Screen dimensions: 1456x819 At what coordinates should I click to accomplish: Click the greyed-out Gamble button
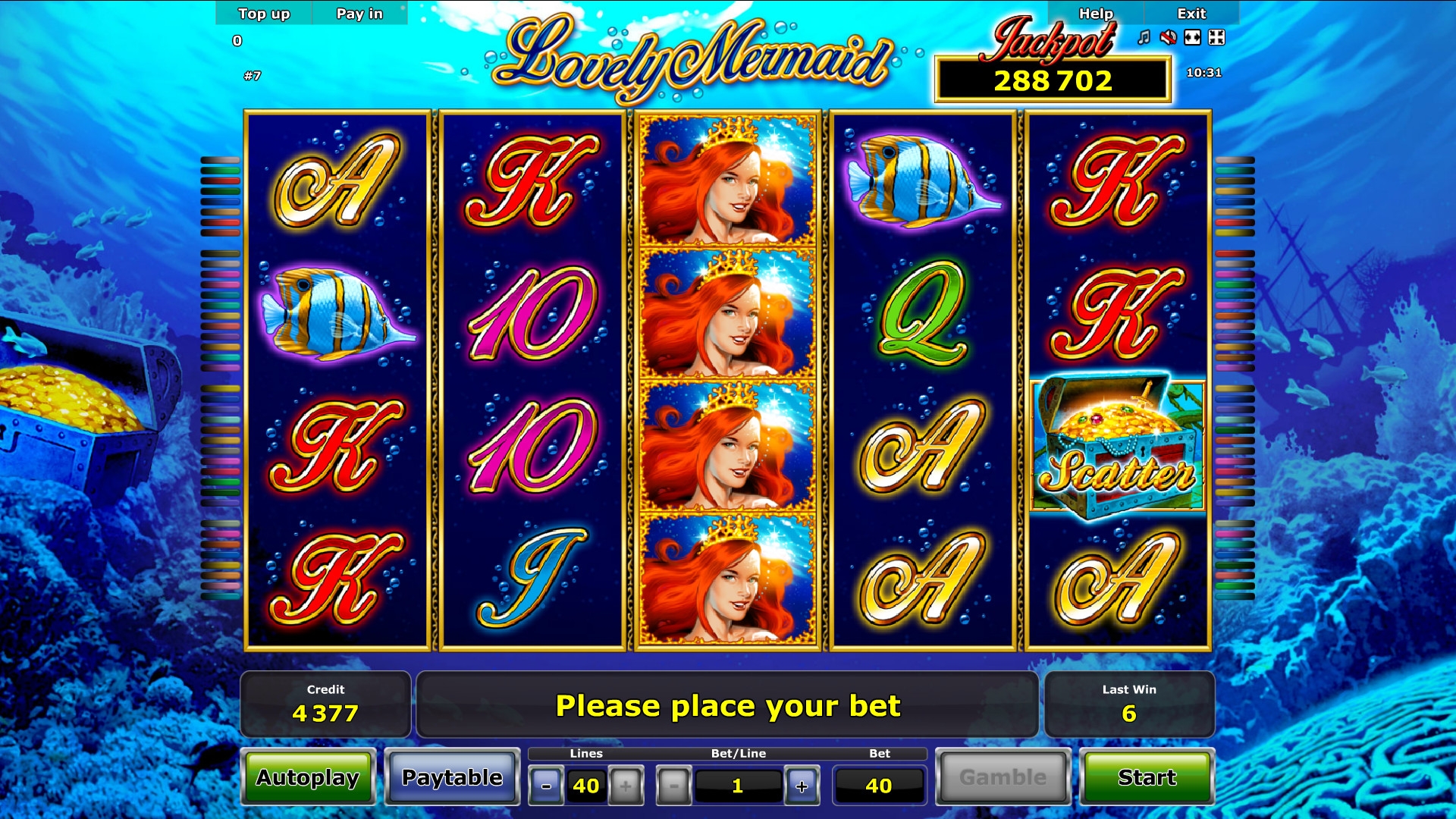[x=1003, y=777]
